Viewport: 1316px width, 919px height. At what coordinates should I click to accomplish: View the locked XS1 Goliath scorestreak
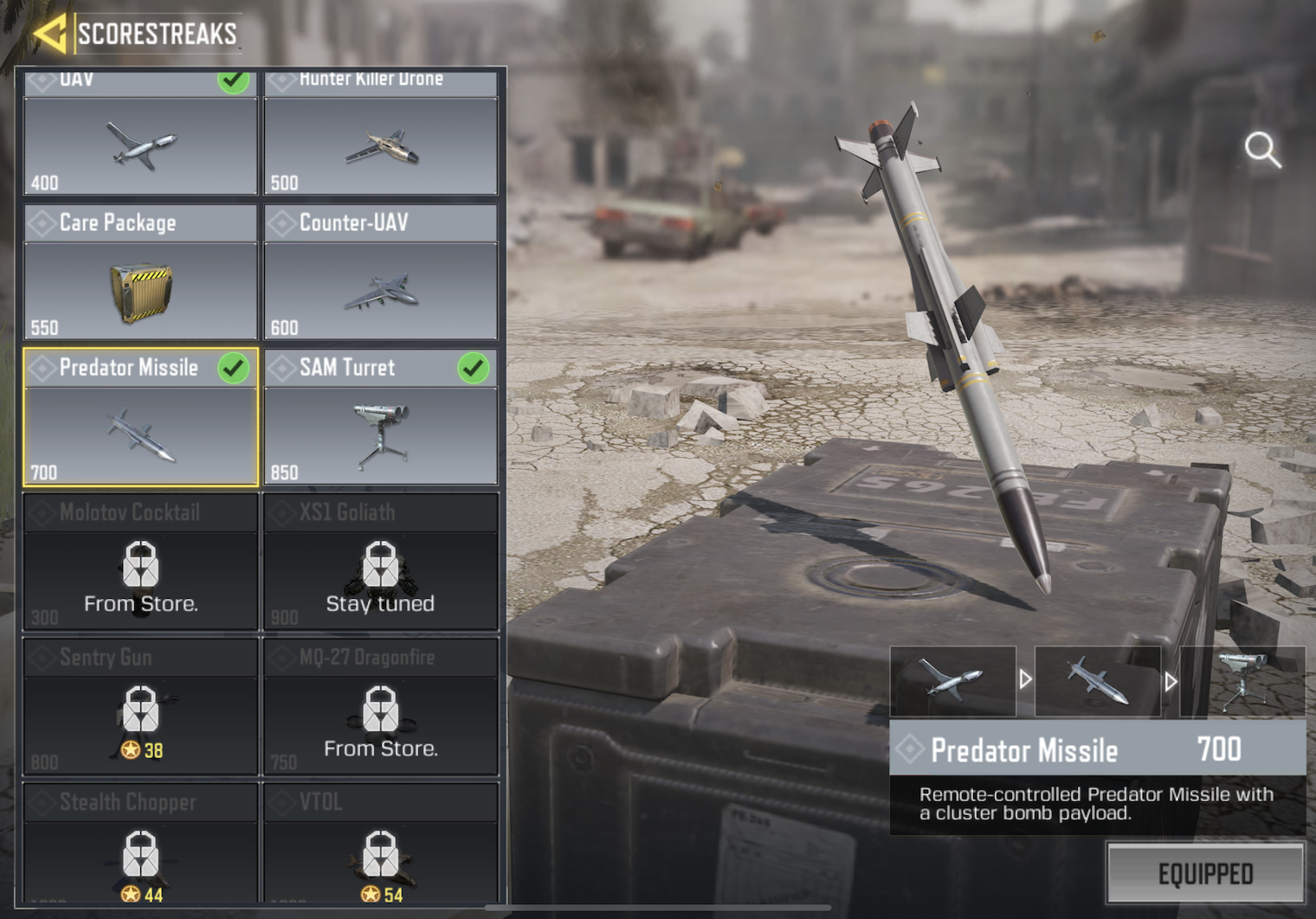click(381, 562)
